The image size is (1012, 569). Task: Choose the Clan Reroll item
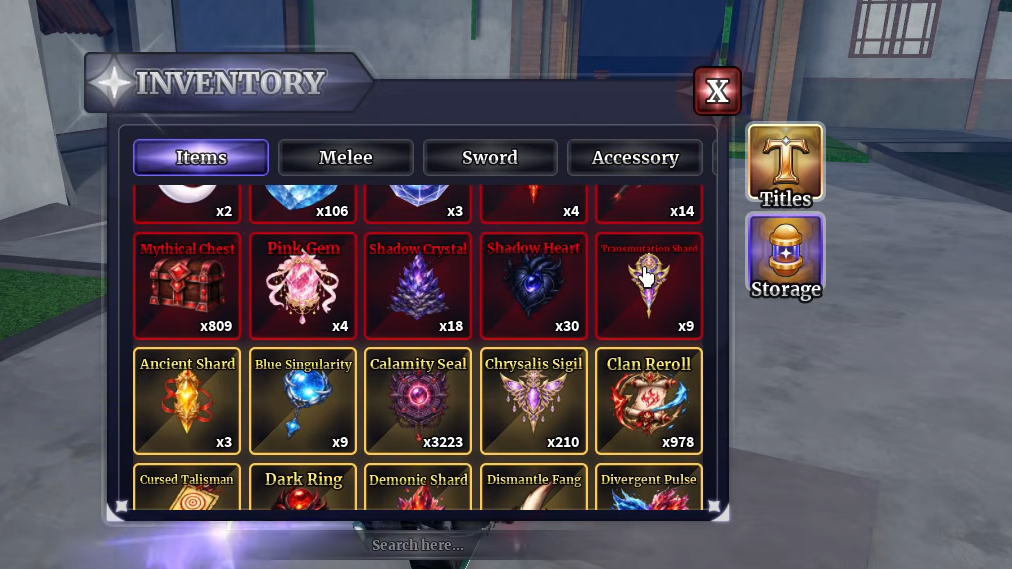pos(649,402)
